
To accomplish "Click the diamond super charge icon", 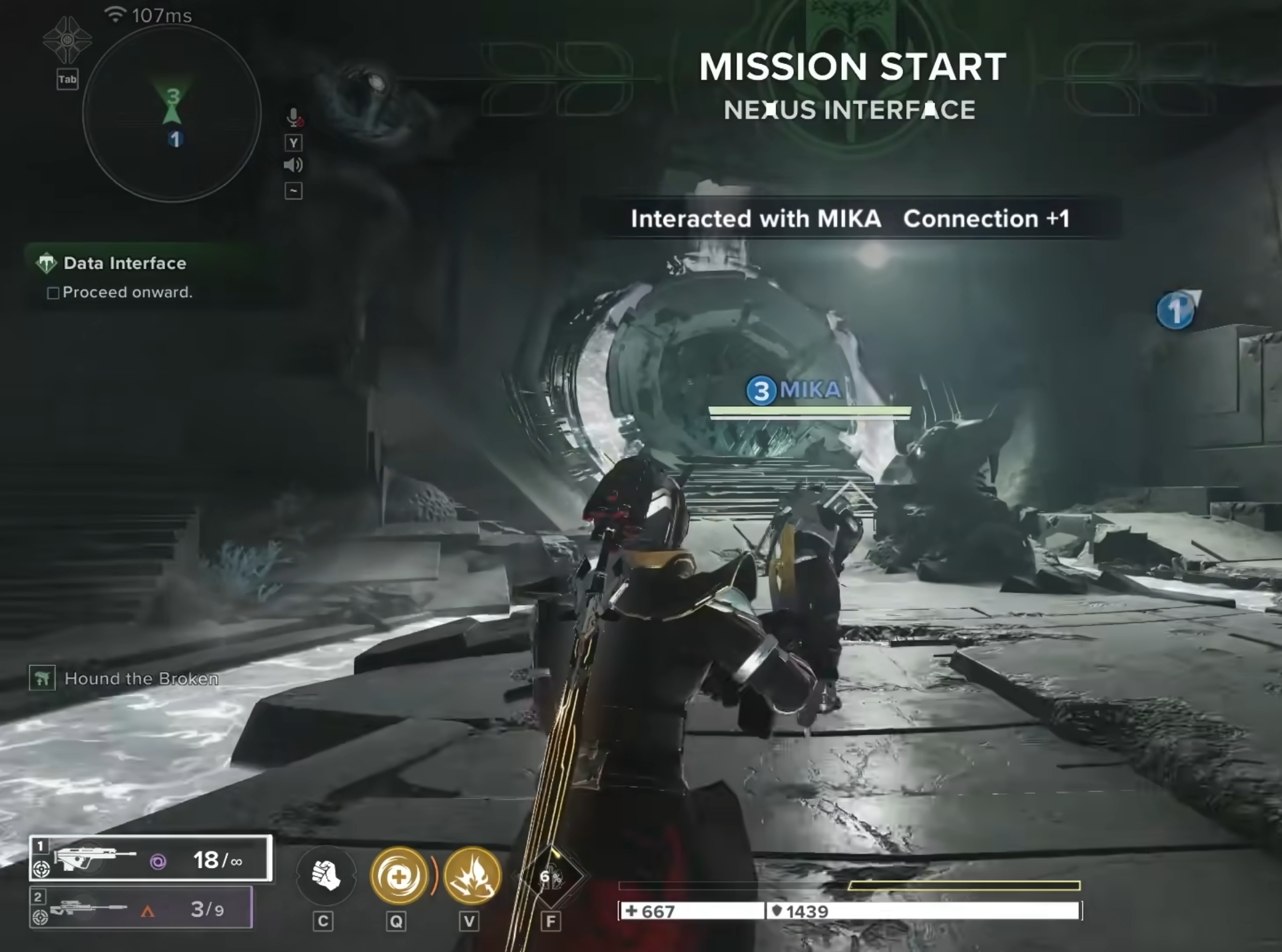I will pos(550,876).
